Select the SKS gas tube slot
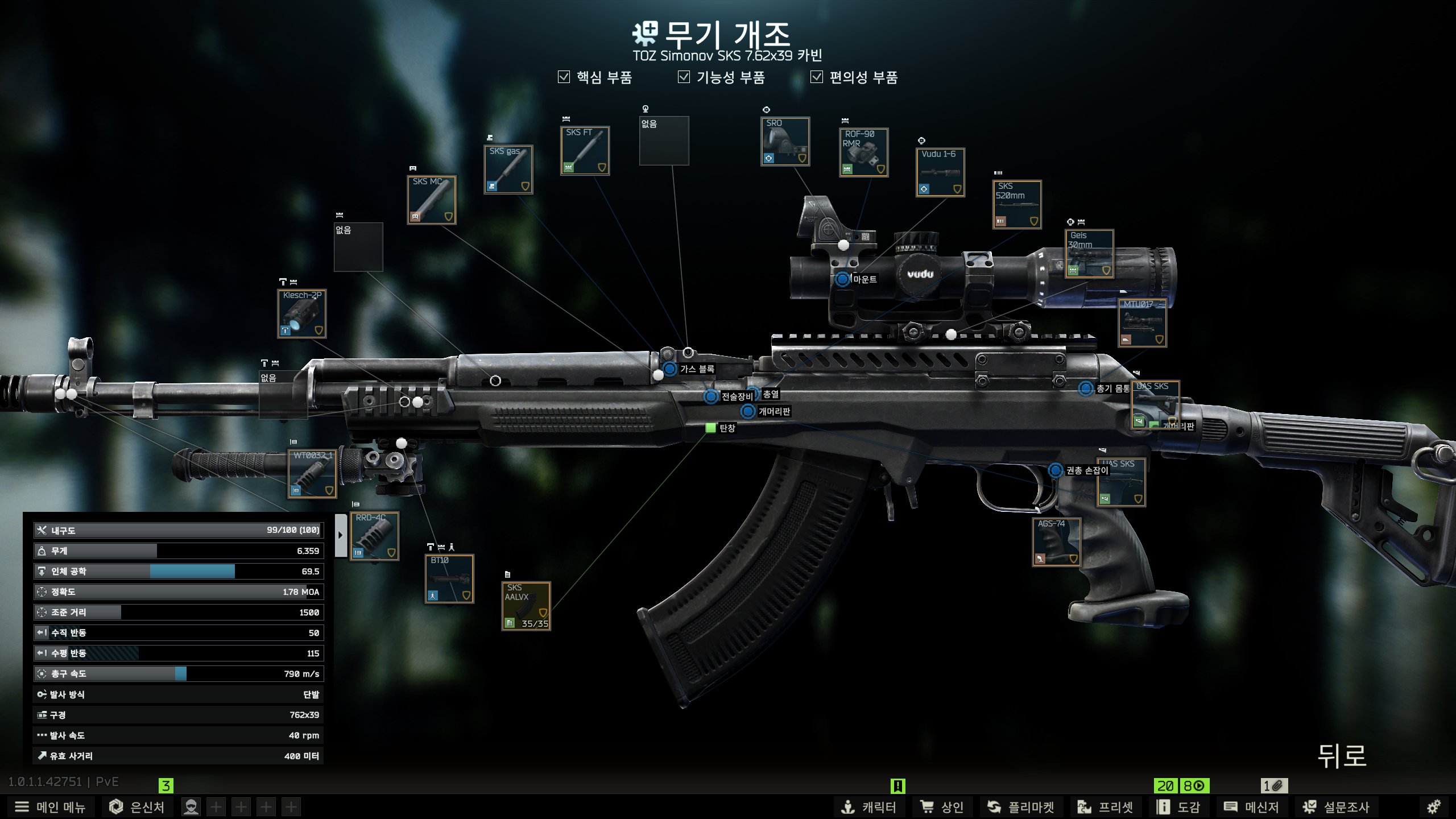 click(508, 169)
